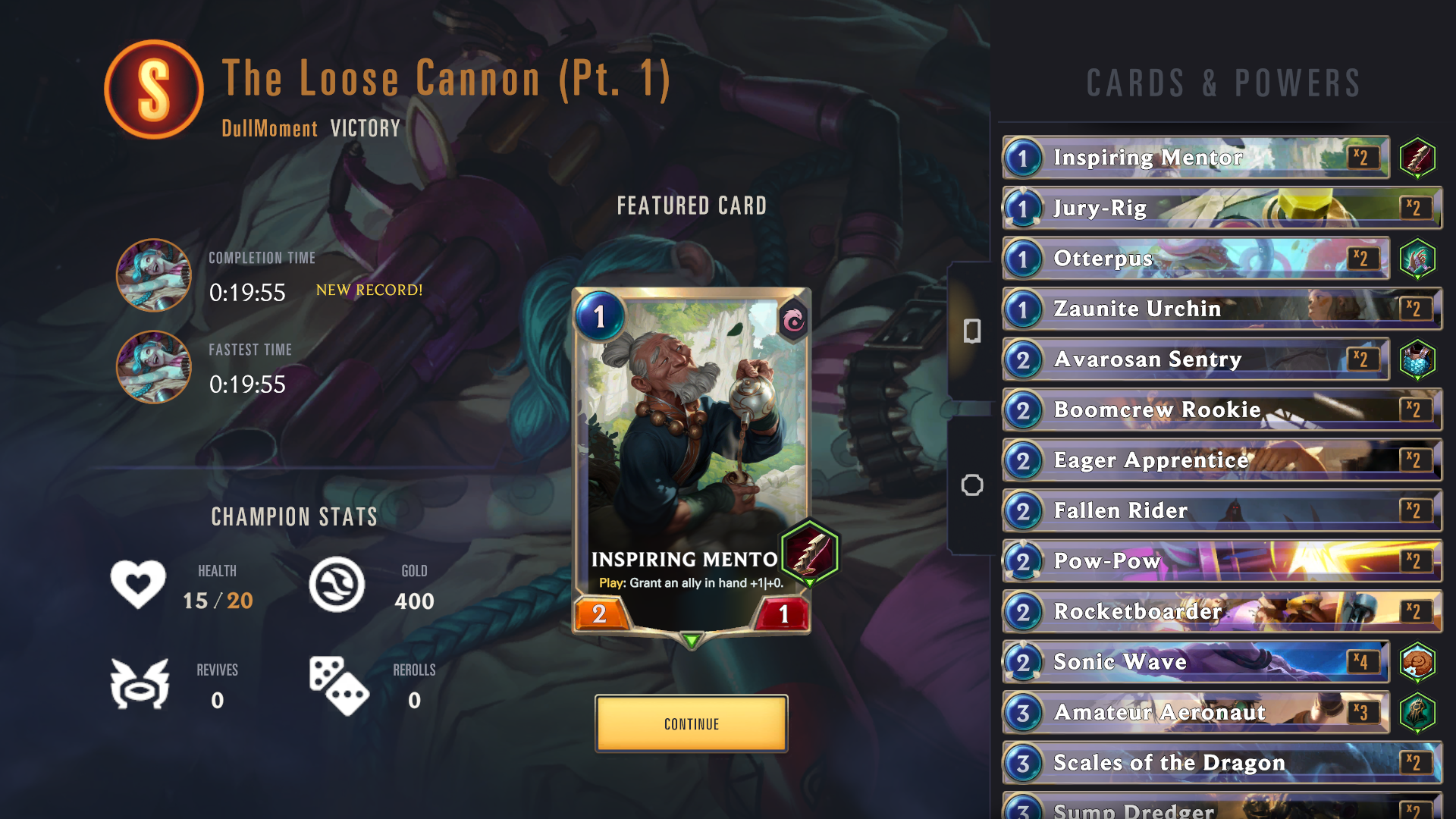
Task: Open the Fallen Rider card entry
Action: point(1221,510)
